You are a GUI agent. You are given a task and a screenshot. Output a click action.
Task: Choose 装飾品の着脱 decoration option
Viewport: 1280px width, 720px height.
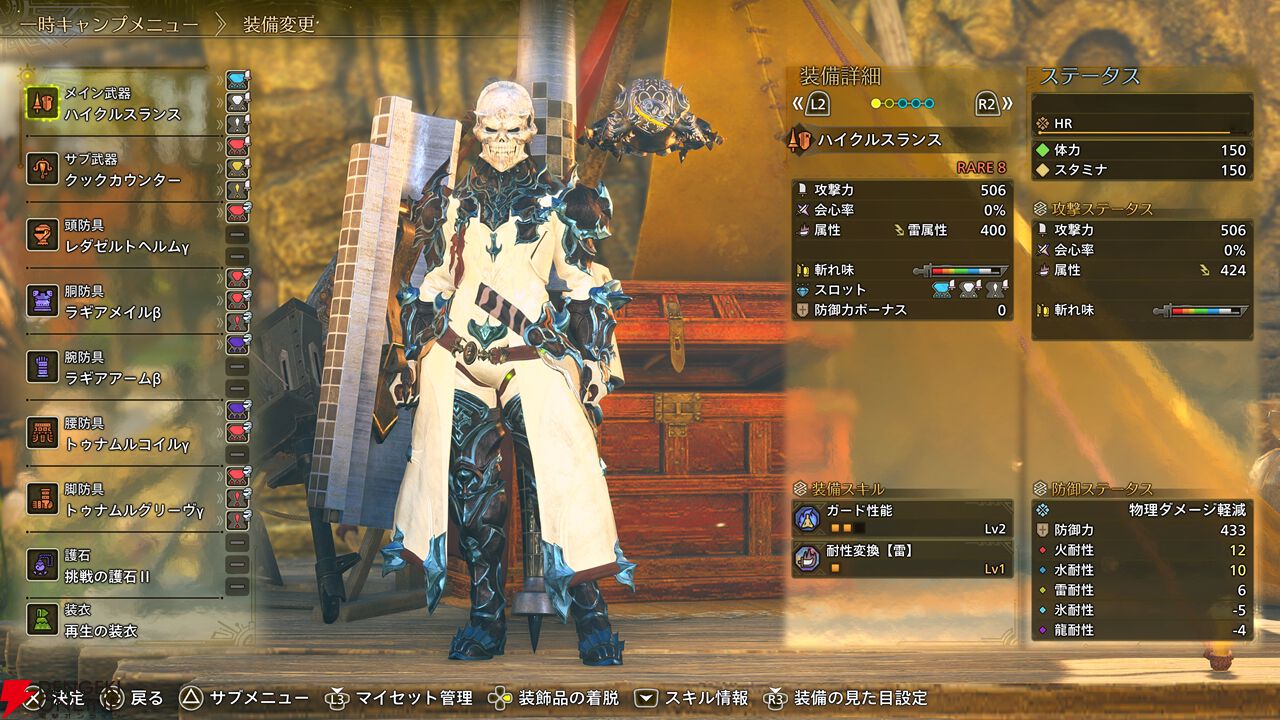555,698
